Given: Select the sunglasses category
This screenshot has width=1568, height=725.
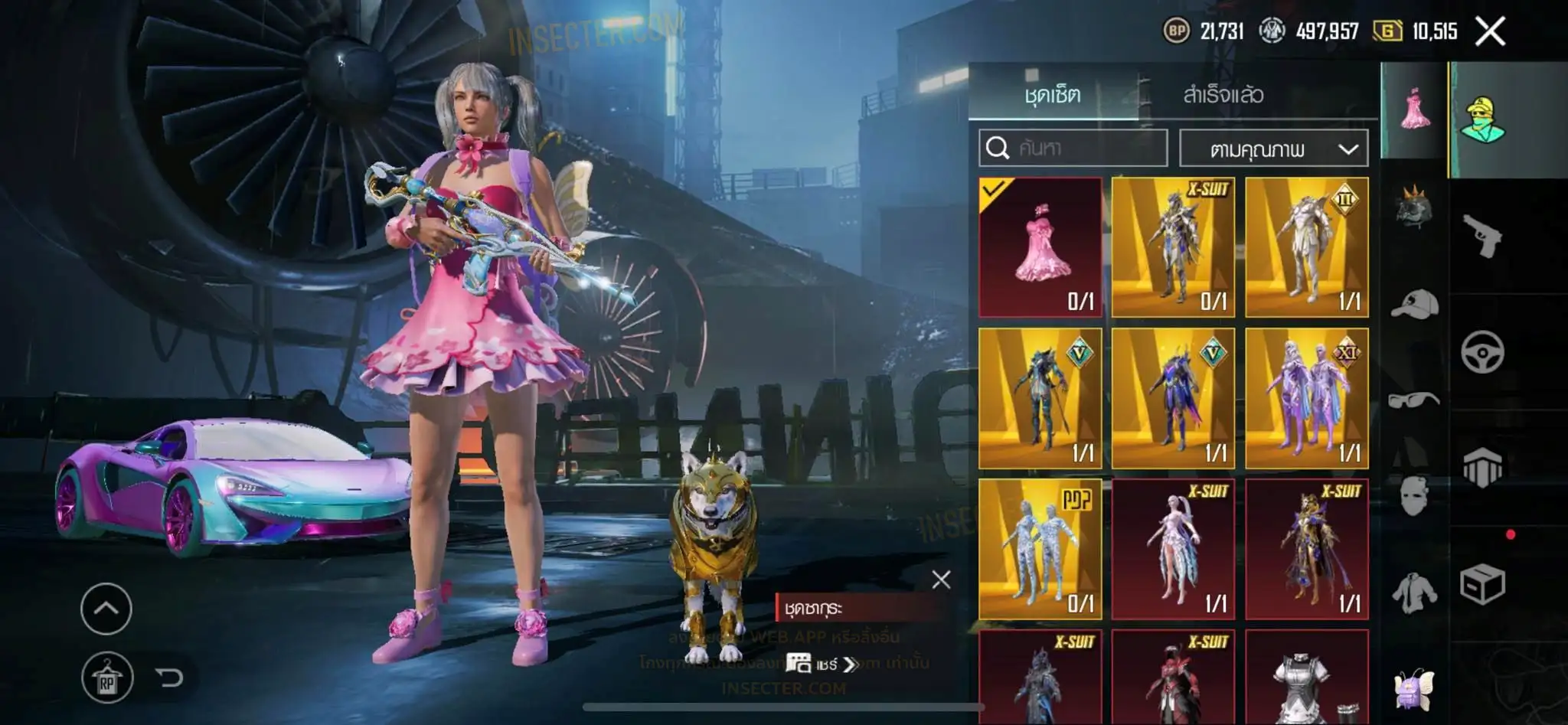Looking at the screenshot, I should (1413, 400).
